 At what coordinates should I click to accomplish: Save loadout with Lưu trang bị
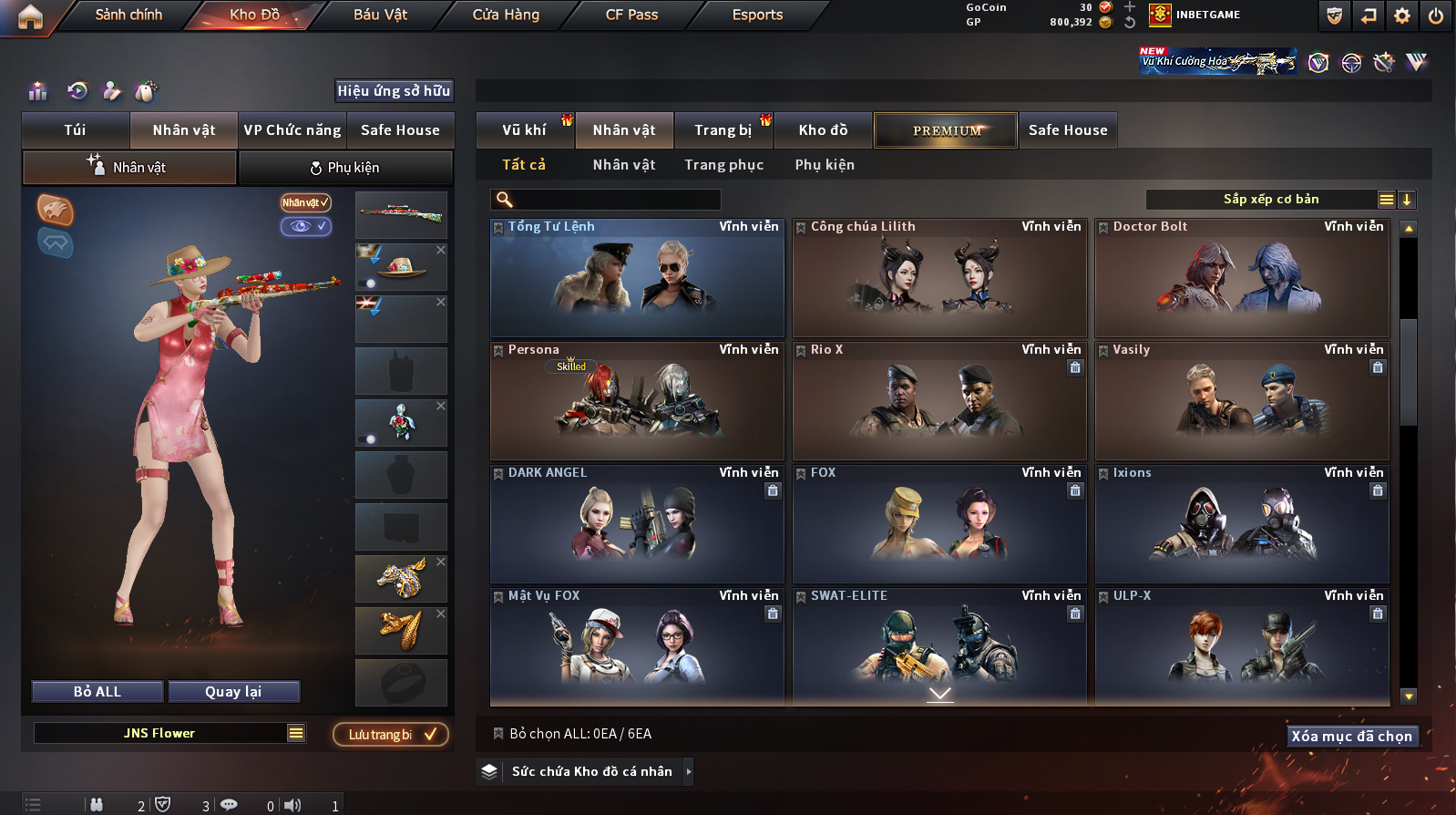[390, 735]
